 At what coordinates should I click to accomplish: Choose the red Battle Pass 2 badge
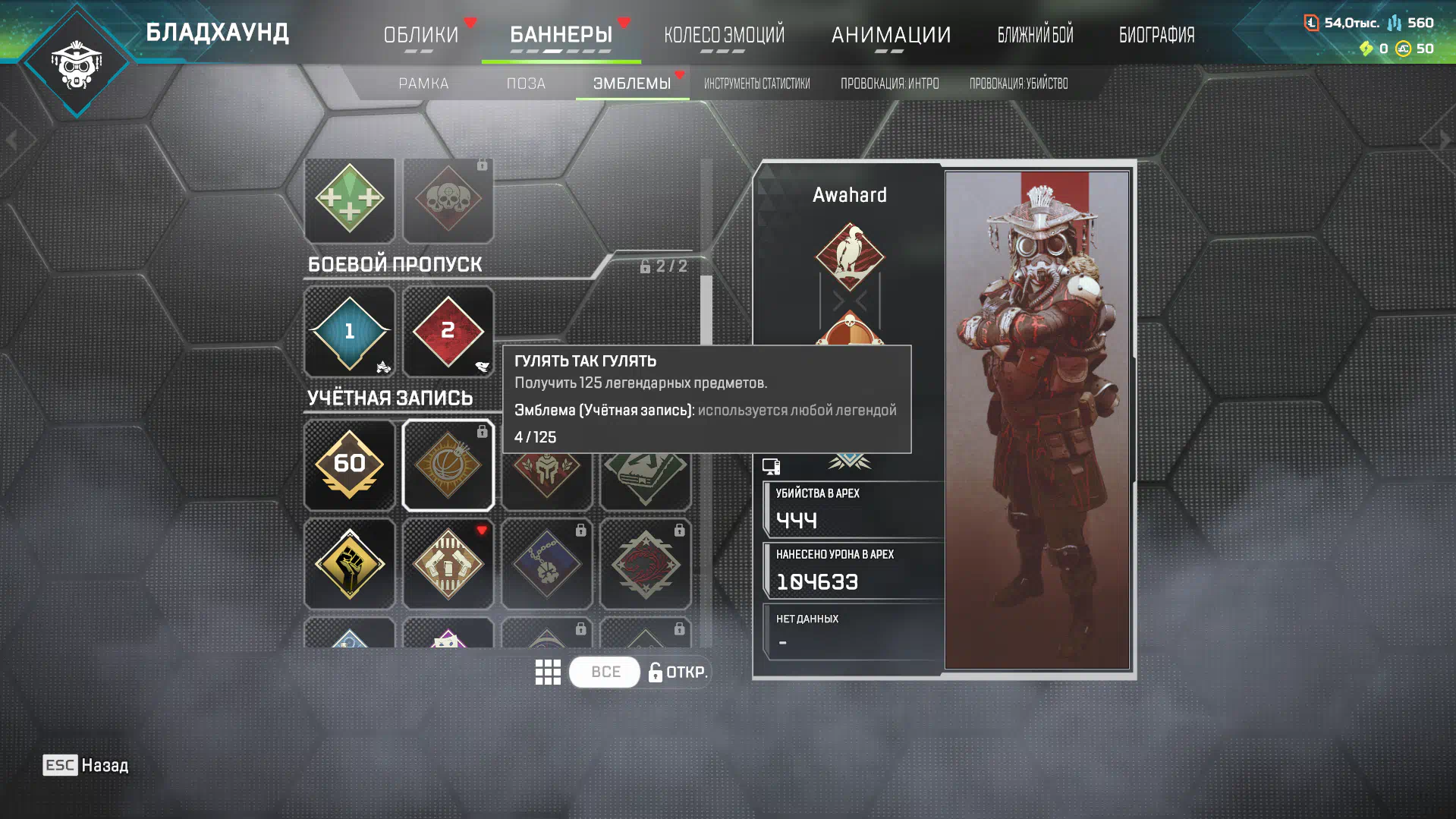pyautogui.click(x=448, y=332)
